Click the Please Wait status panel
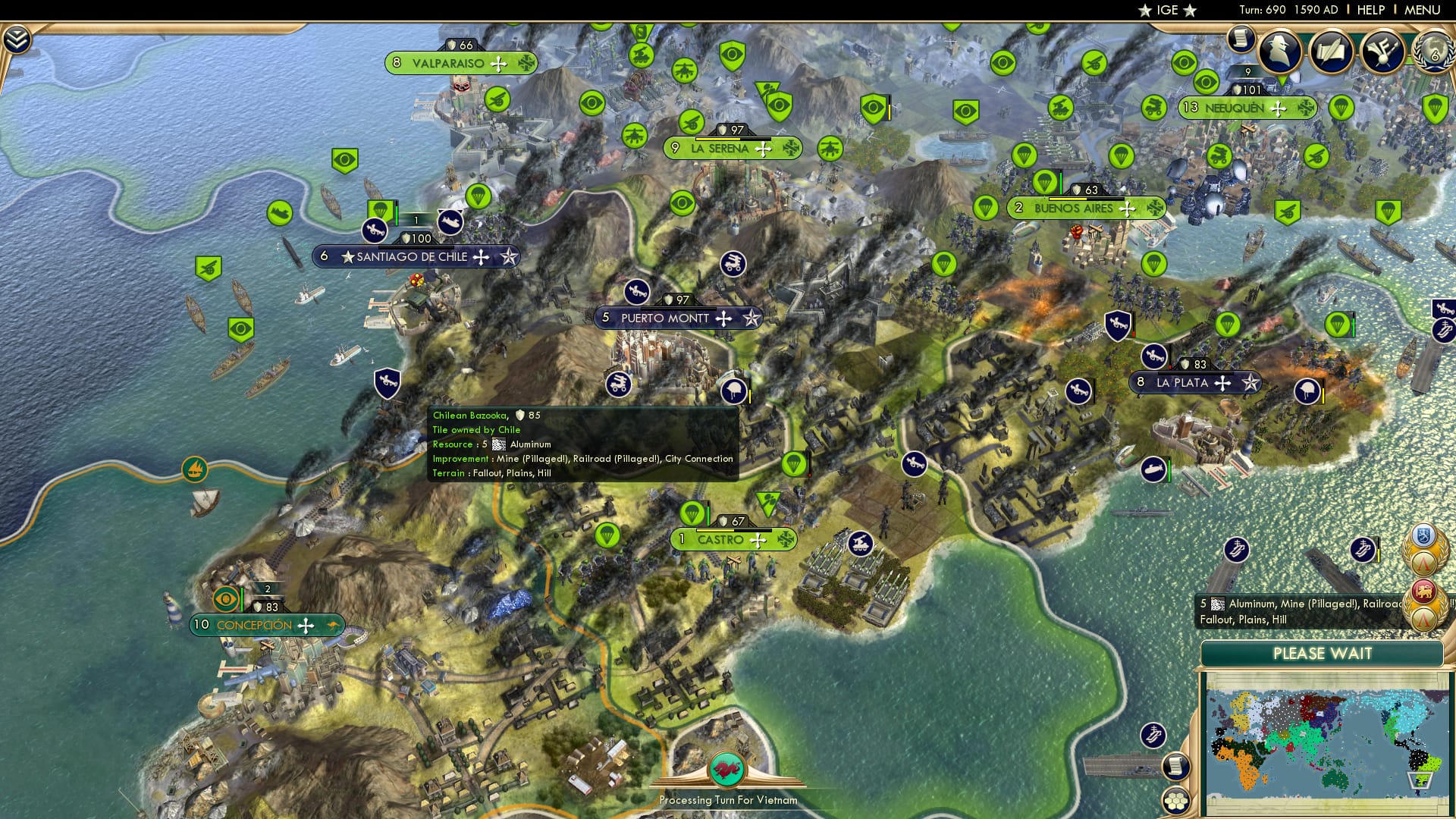Viewport: 1456px width, 819px height. click(x=1323, y=654)
